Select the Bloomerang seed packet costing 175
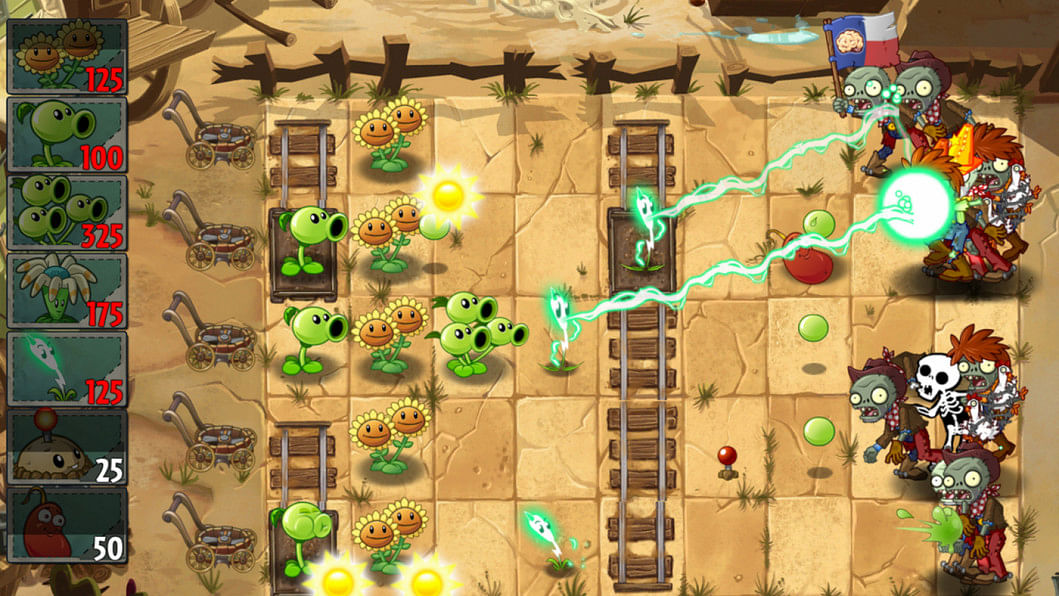 (67, 290)
